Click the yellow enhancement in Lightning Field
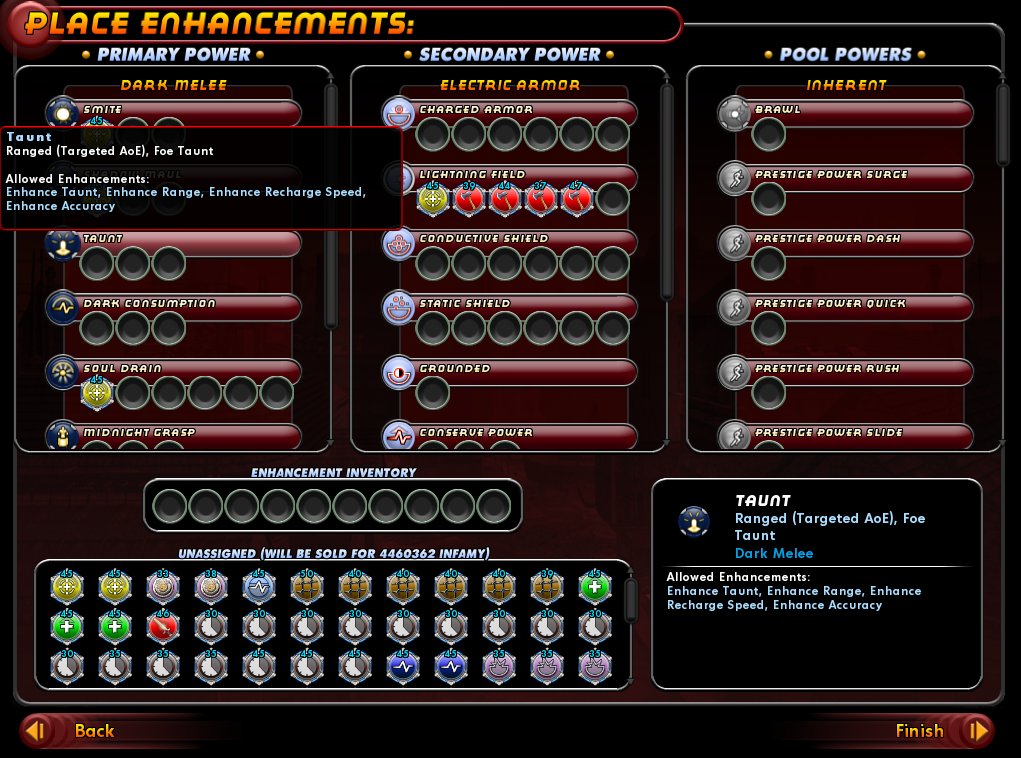Screen dimensions: 1021x758 [433, 198]
